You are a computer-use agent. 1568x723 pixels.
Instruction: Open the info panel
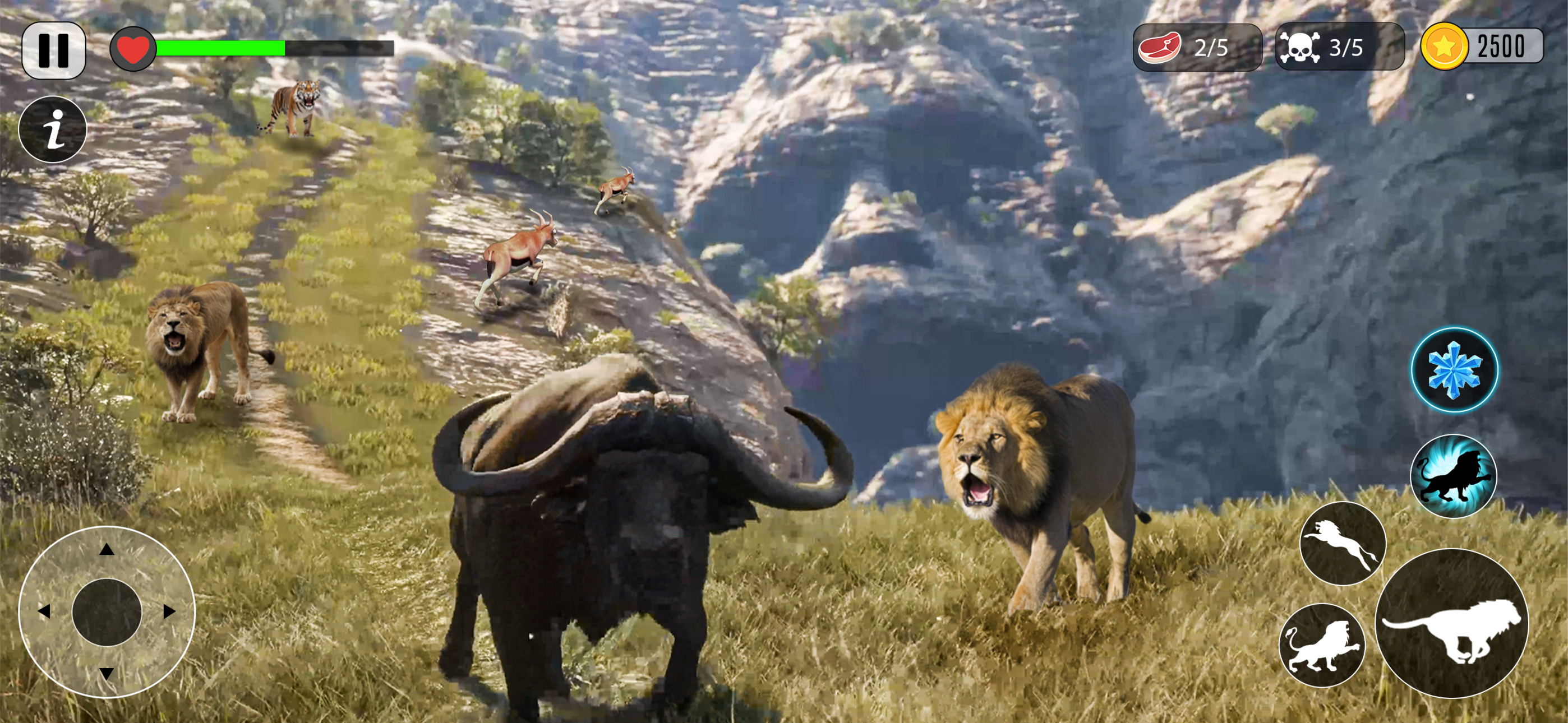tap(54, 131)
